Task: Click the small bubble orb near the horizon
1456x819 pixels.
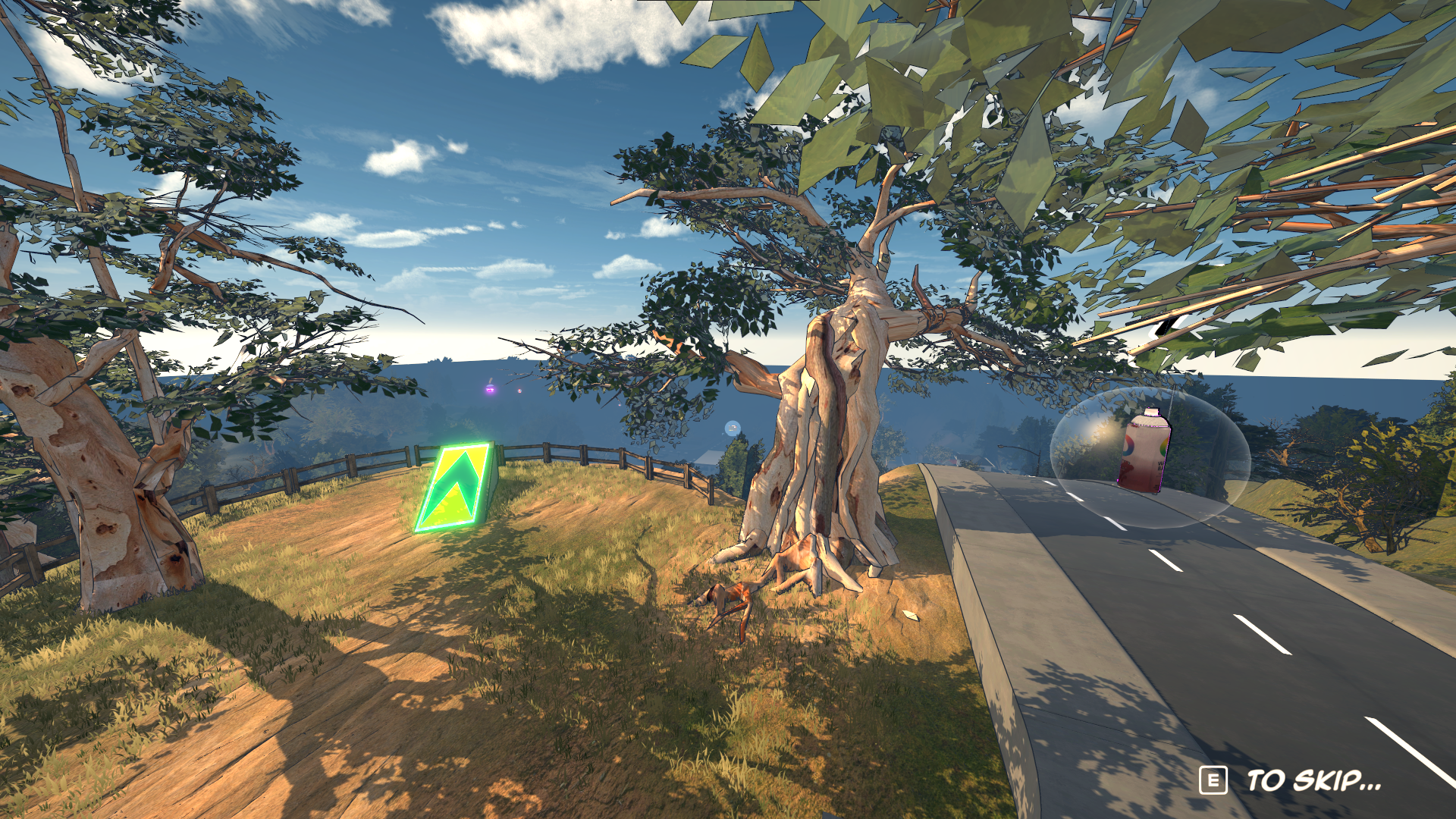Action: click(x=733, y=428)
